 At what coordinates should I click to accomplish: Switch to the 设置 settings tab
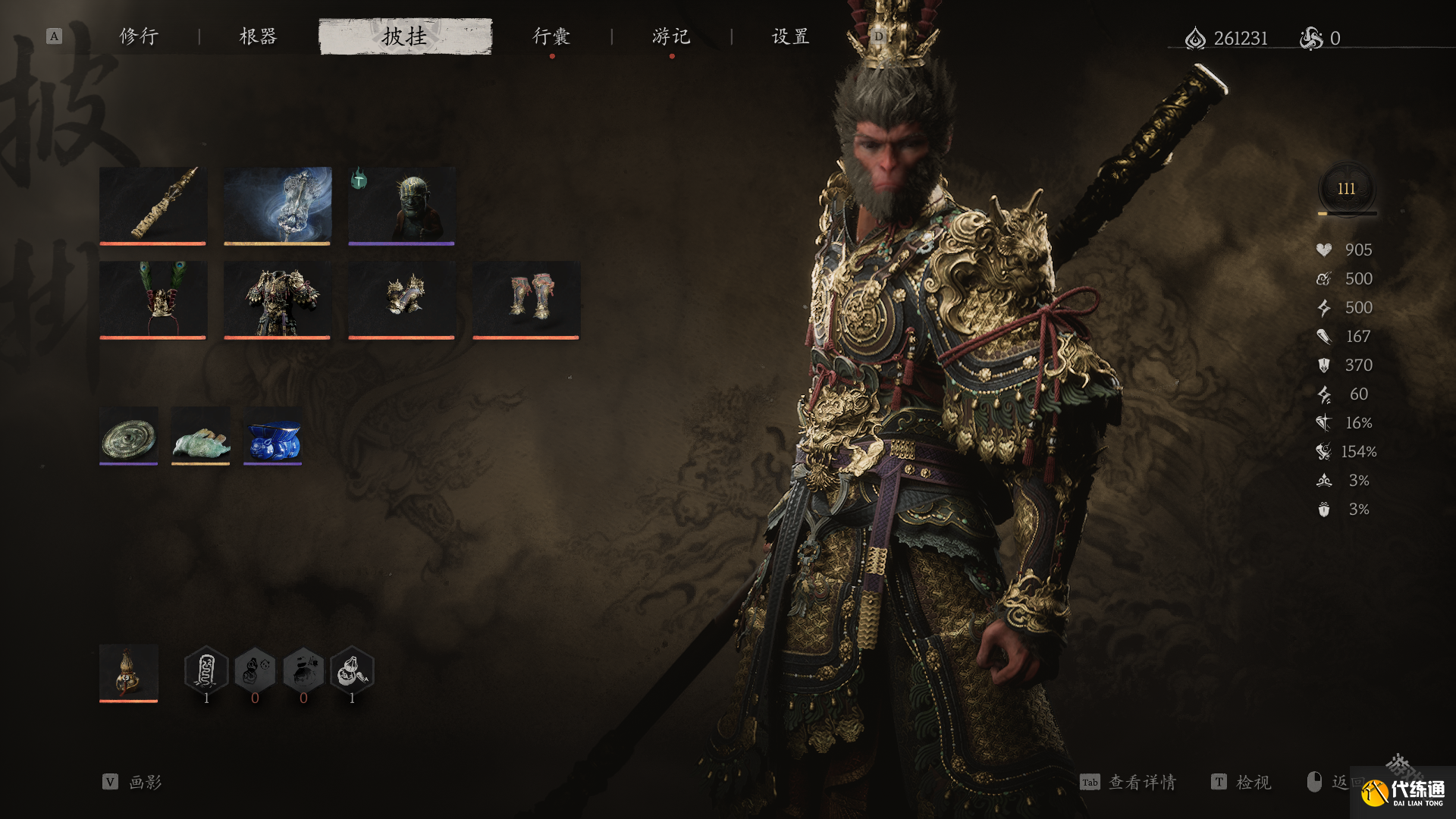791,36
